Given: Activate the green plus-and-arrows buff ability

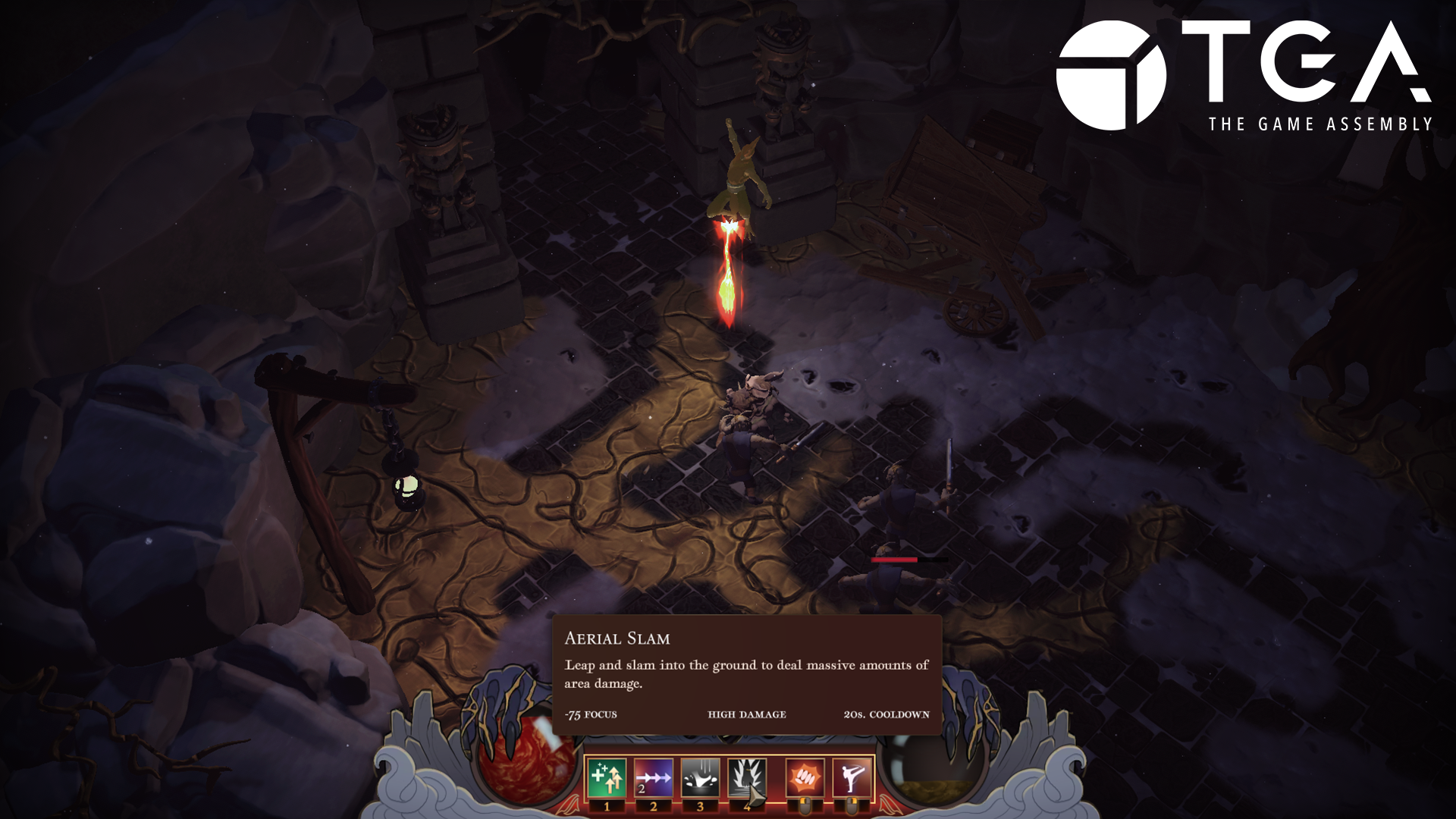Looking at the screenshot, I should click(607, 778).
